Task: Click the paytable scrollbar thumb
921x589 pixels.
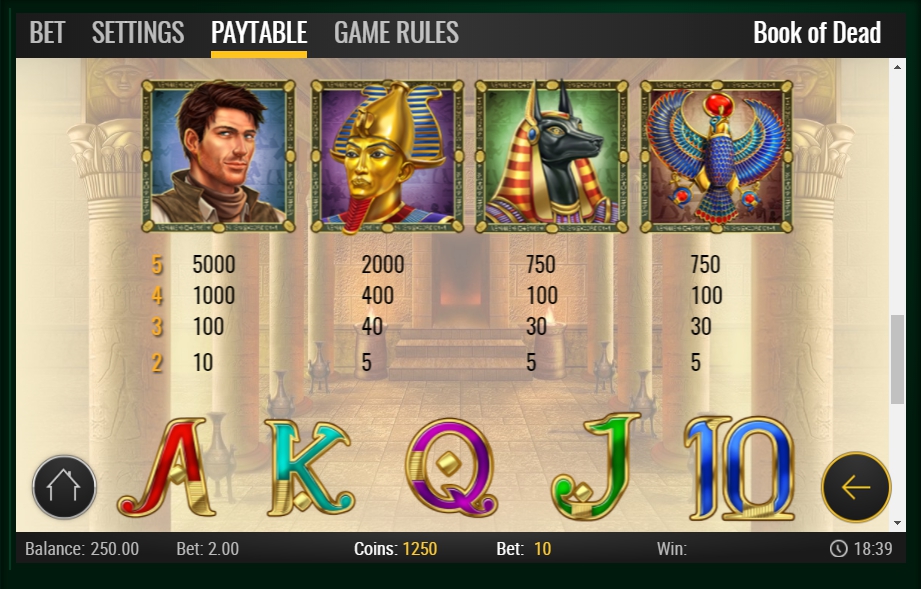Action: pos(897,355)
